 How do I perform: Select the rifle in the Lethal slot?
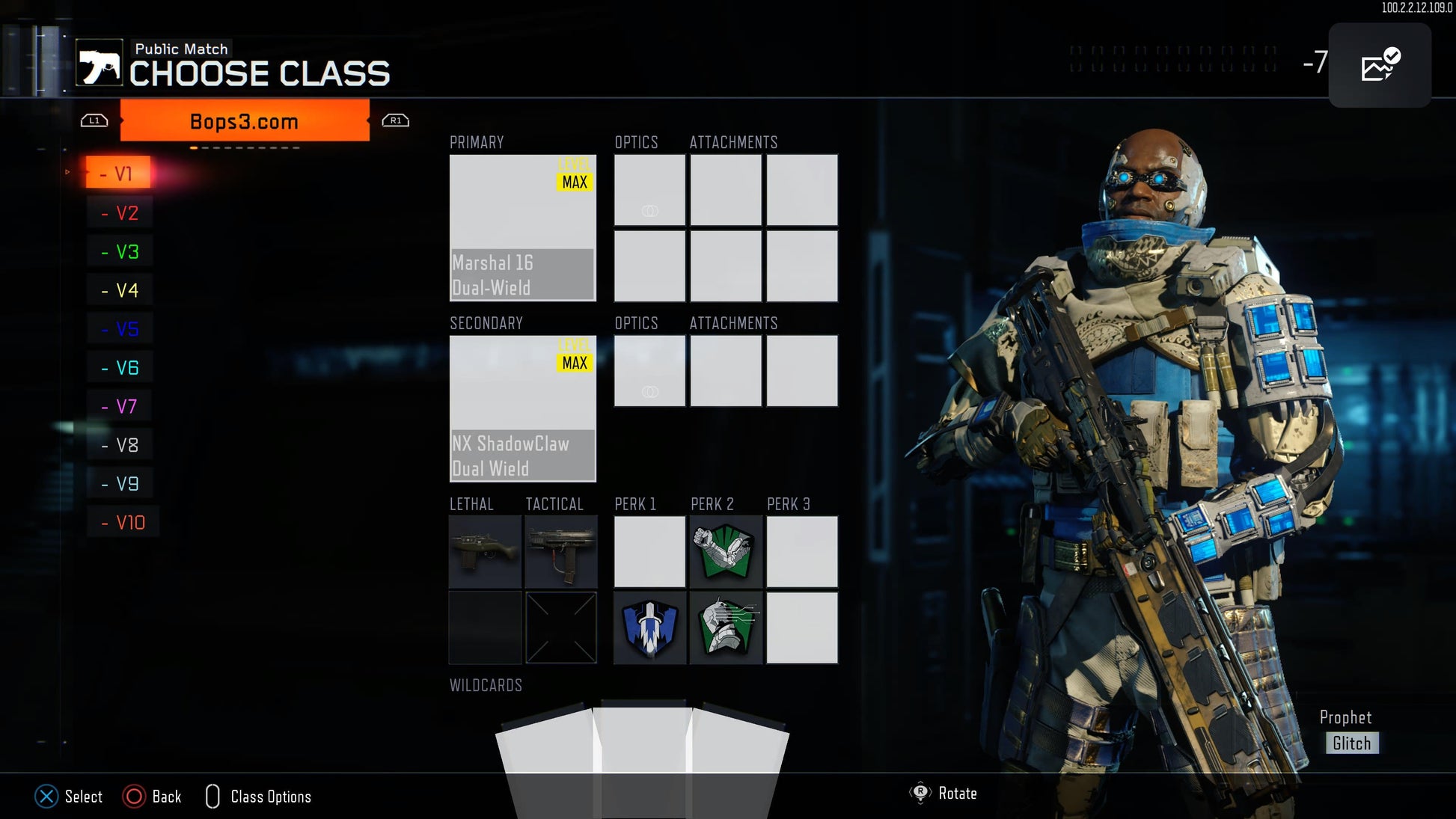coord(485,552)
